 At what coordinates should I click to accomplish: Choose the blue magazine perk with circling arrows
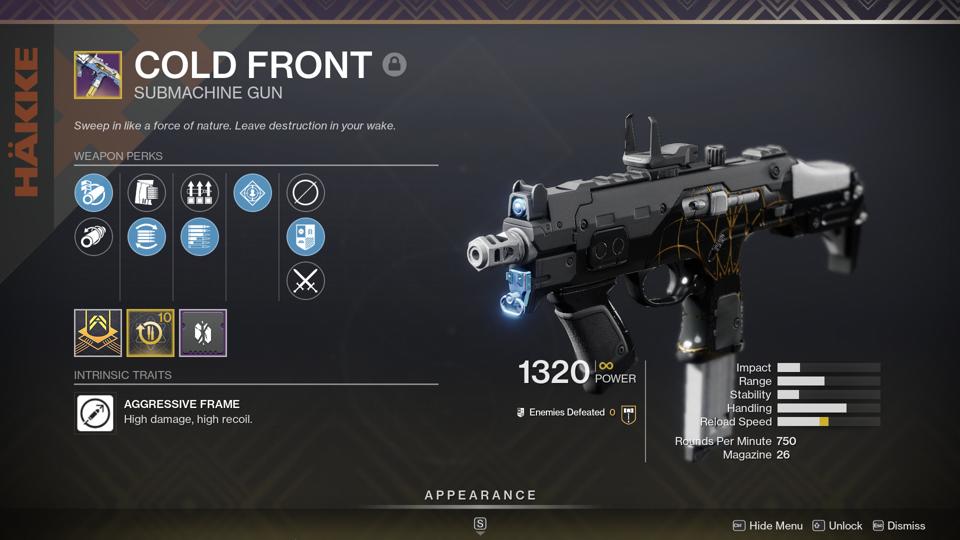pyautogui.click(x=147, y=237)
